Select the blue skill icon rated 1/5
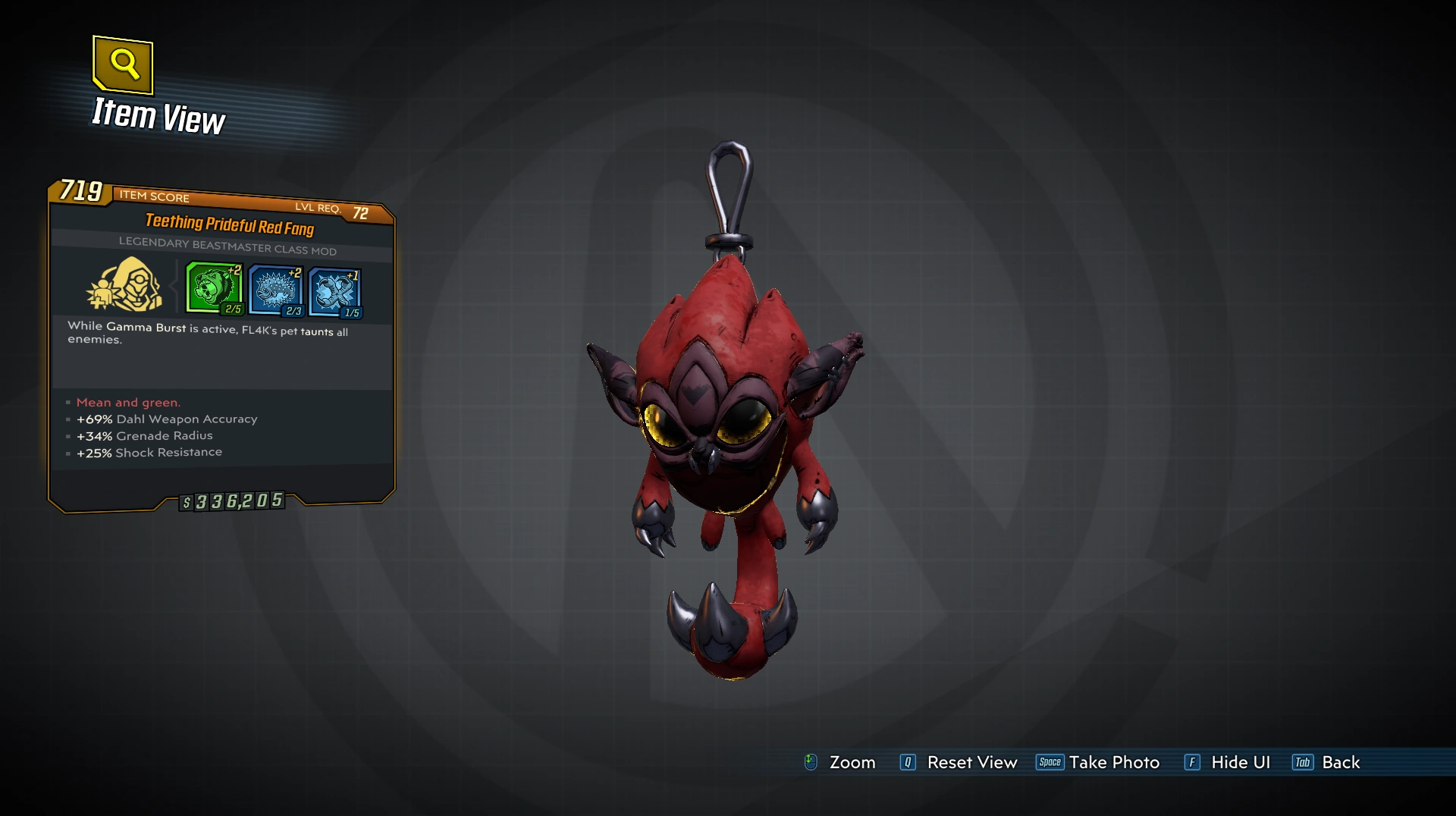Screen dimensions: 1456x816 (x=334, y=292)
